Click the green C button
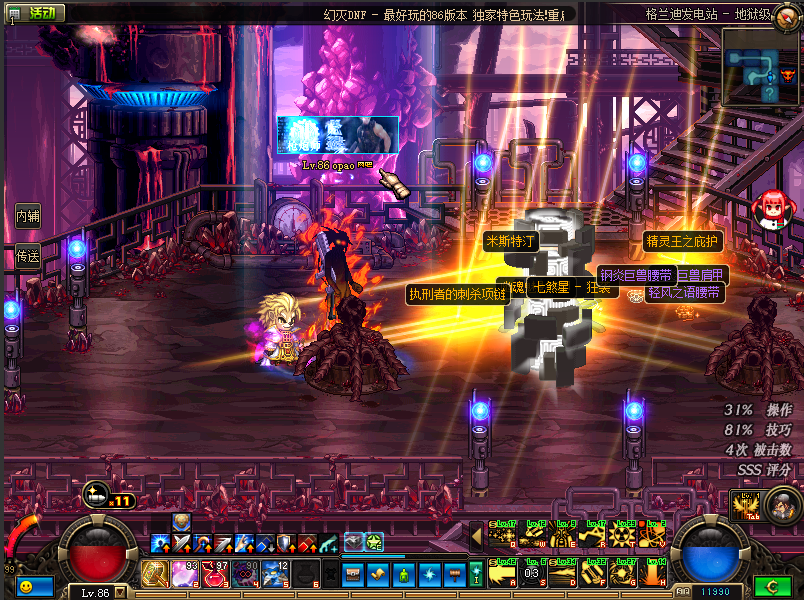Image resolution: width=804 pixels, height=600 pixels. tap(773, 587)
